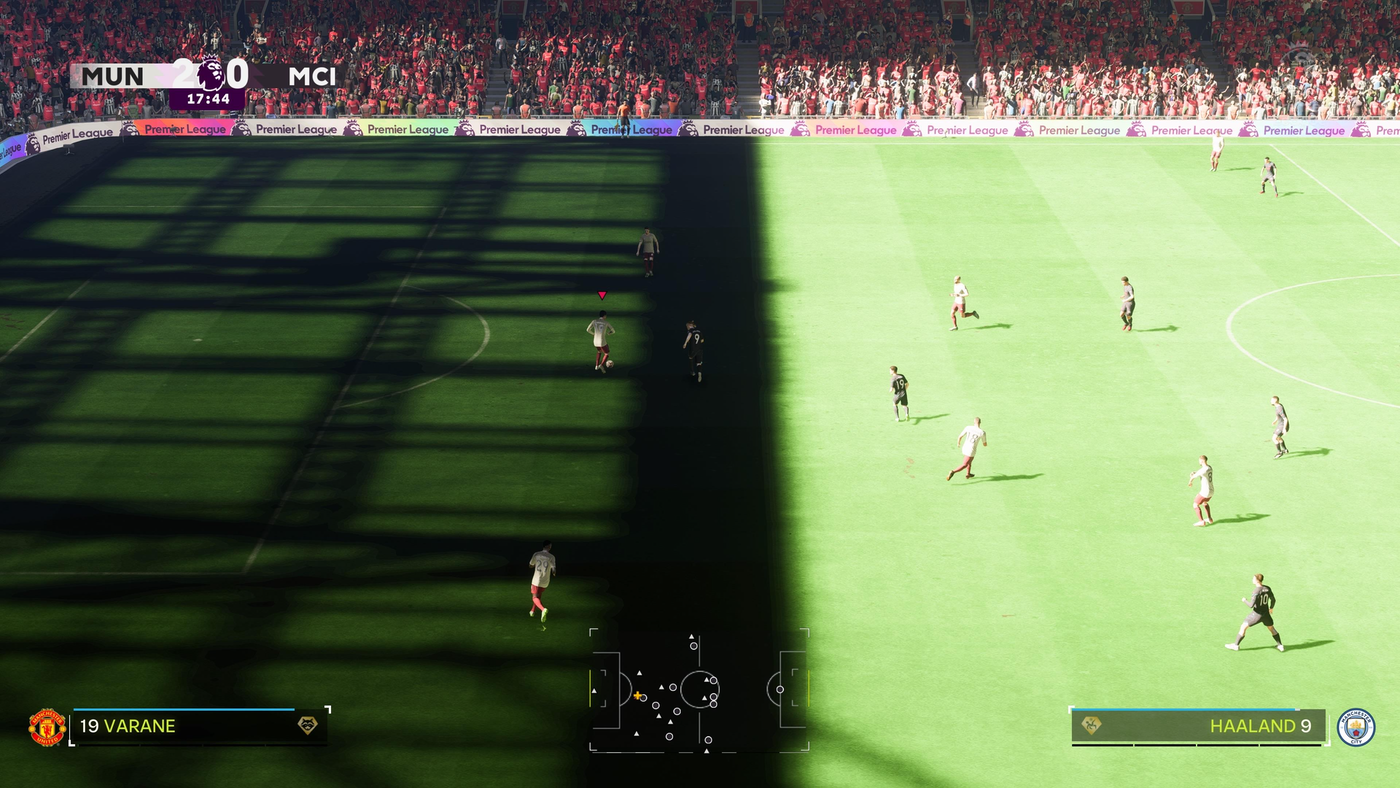This screenshot has width=1400, height=788.
Task: Select the Manchester United club crest
Action: [x=47, y=727]
